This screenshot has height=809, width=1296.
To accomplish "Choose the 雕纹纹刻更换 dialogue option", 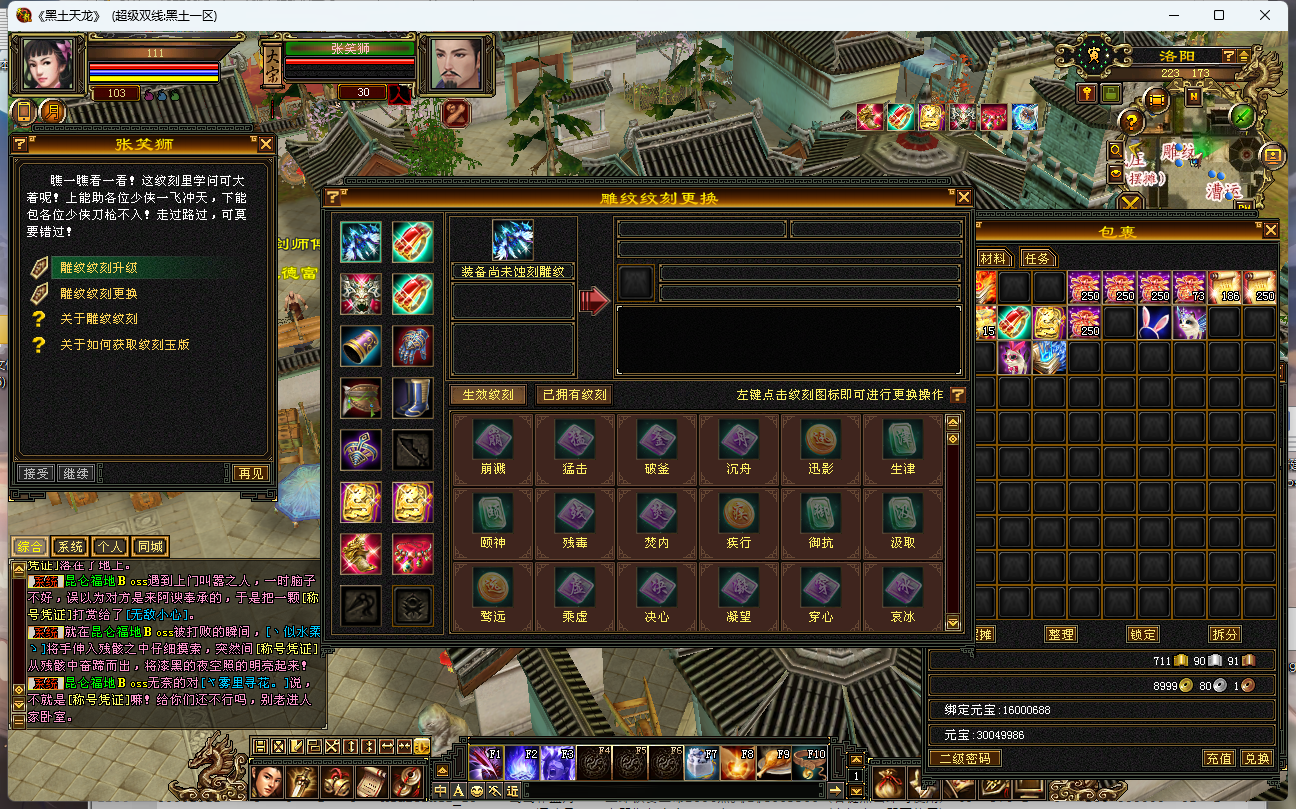I will point(99,294).
